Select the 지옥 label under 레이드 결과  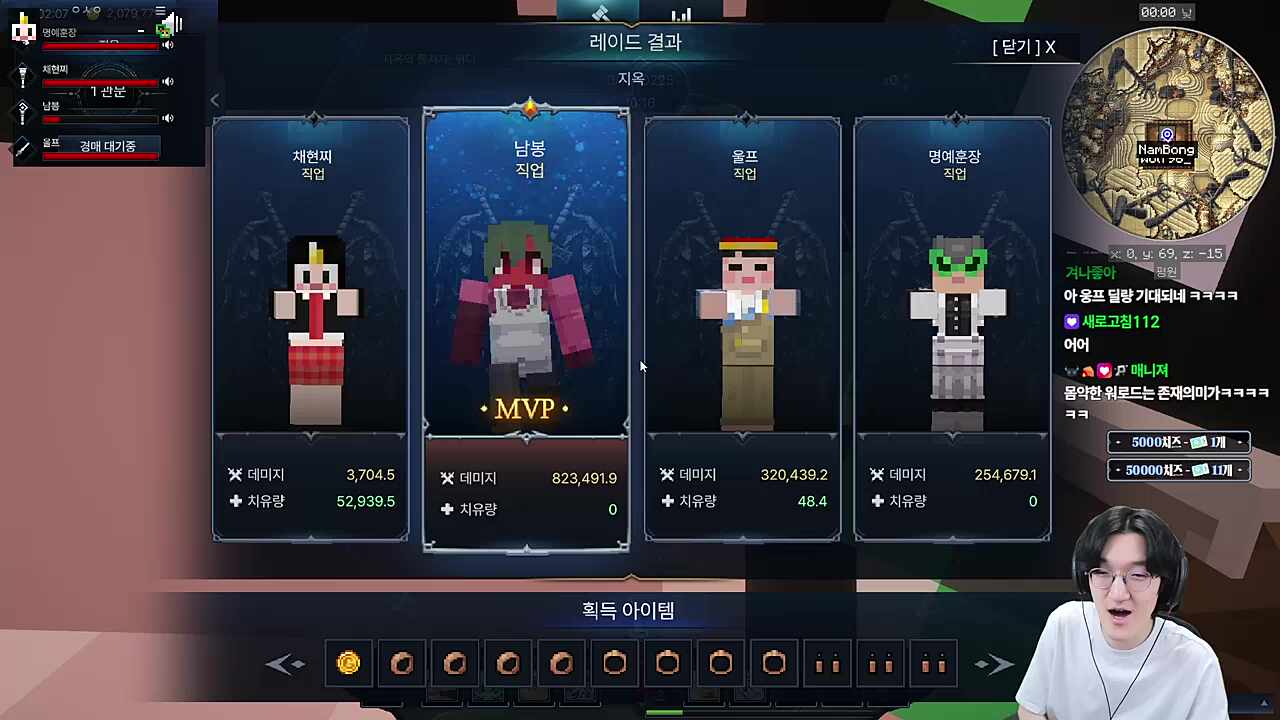pyautogui.click(x=633, y=79)
